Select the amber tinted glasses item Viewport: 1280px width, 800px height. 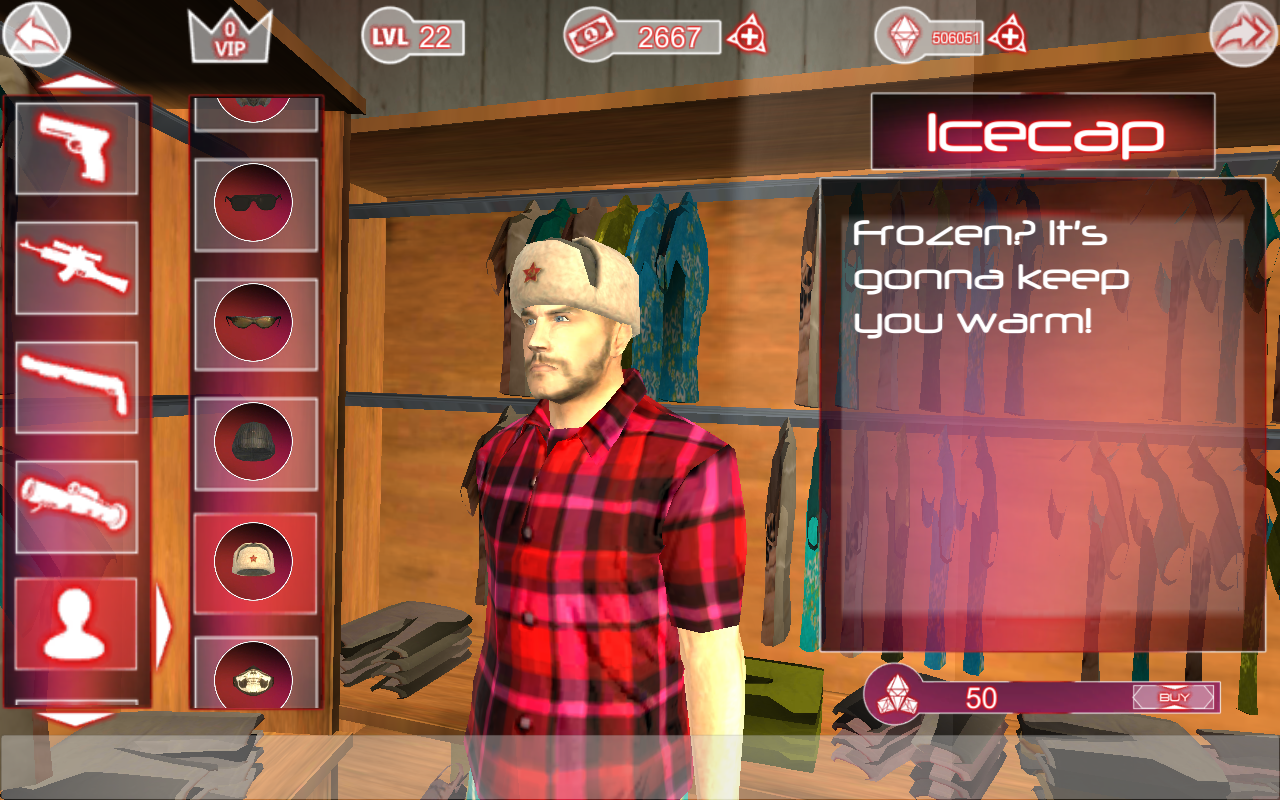[254, 322]
